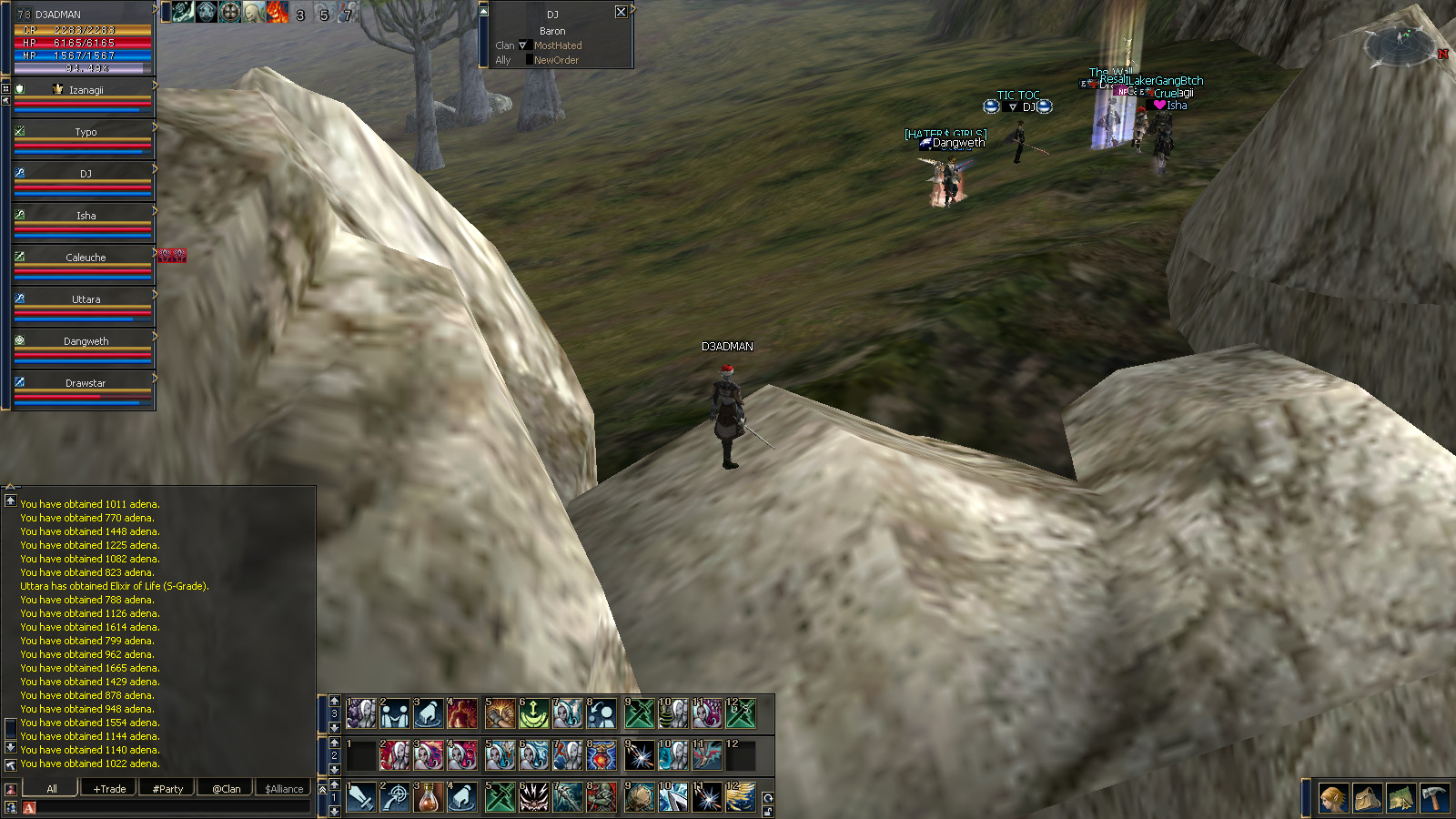This screenshot has height=819, width=1456.
Task: Choose party member Caleuche
Action: tap(86, 258)
